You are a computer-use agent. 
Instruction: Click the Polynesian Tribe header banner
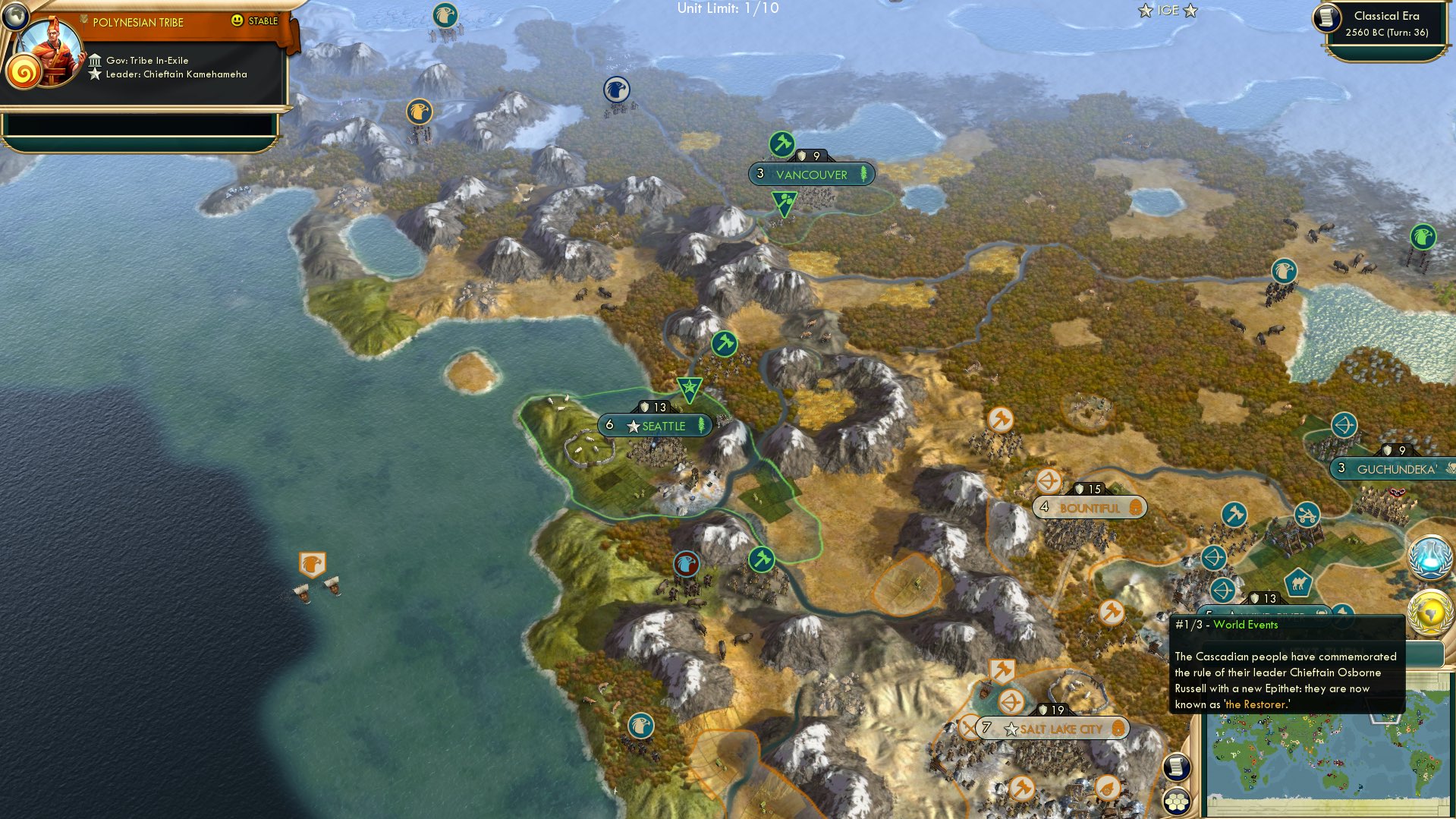[x=137, y=22]
